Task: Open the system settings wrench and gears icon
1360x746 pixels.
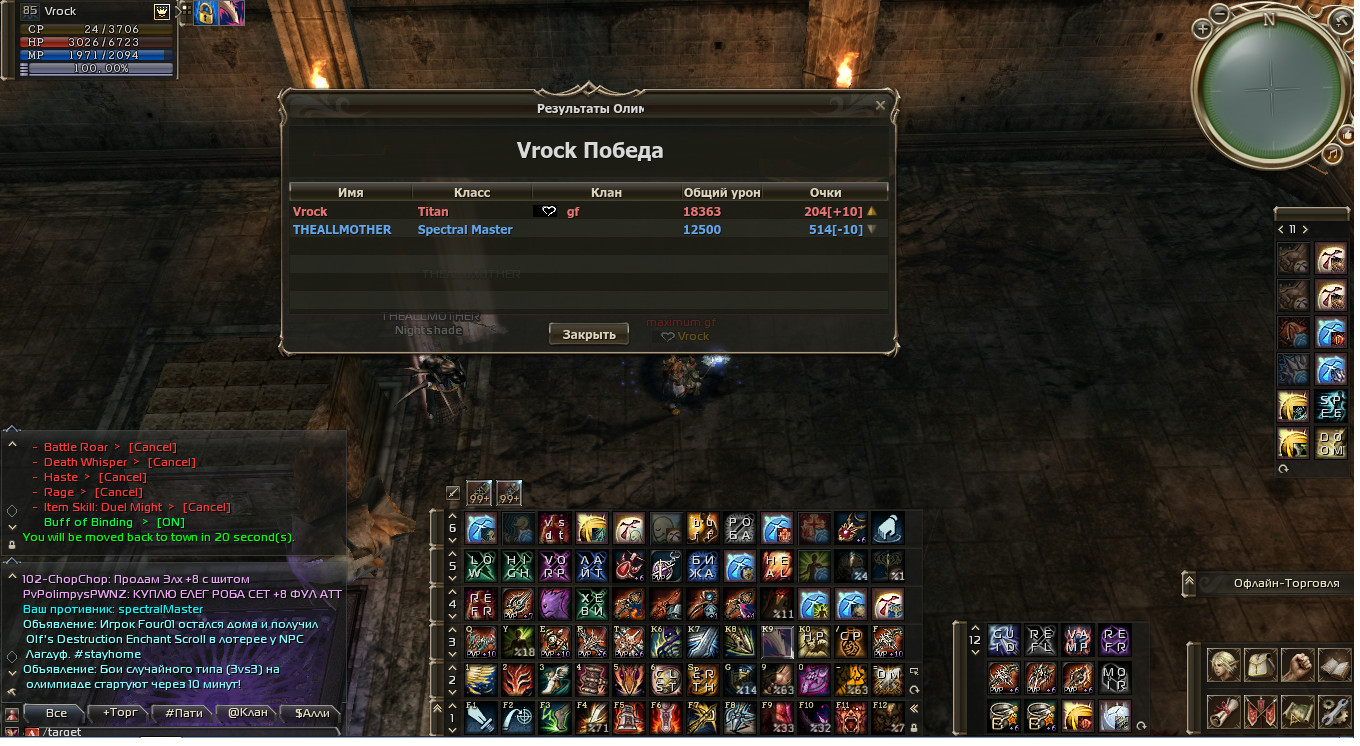Action: [1334, 711]
